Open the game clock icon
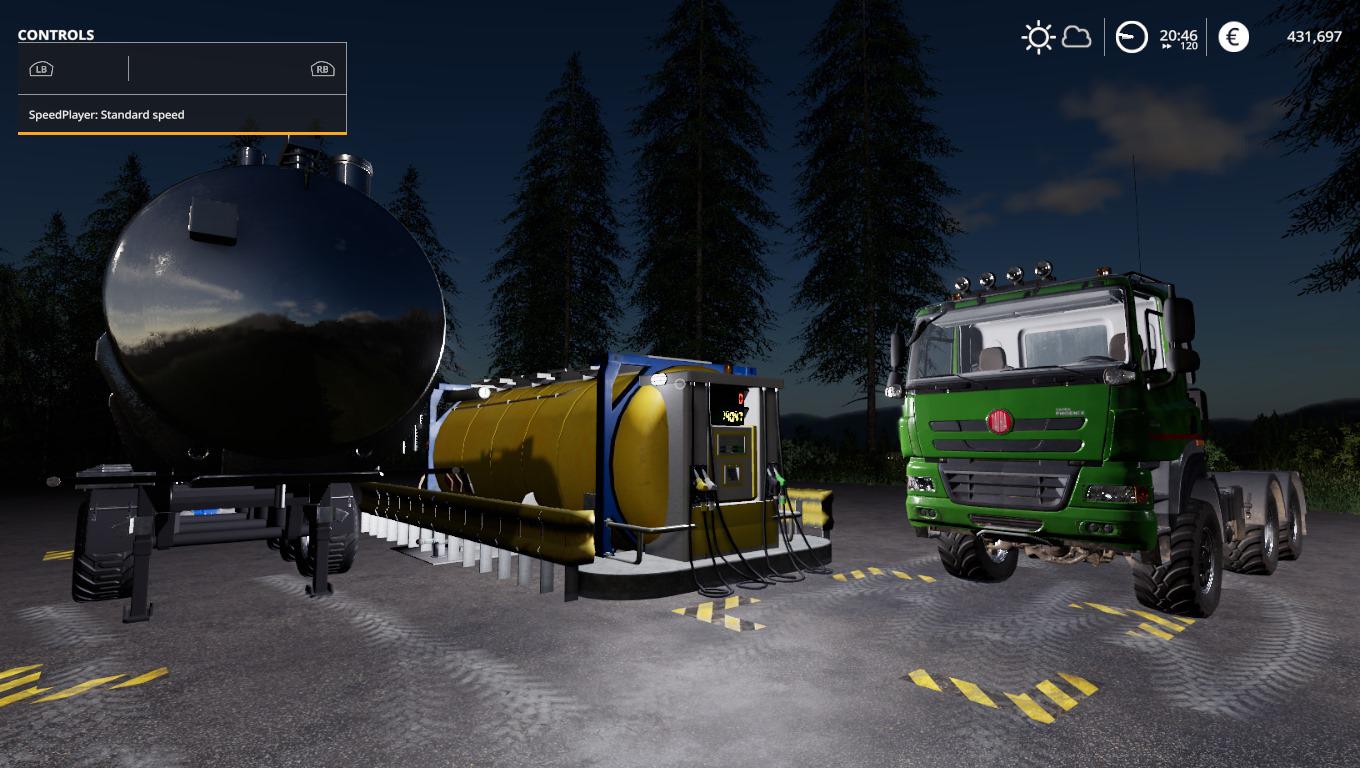The height and width of the screenshot is (768, 1360). pos(1131,38)
